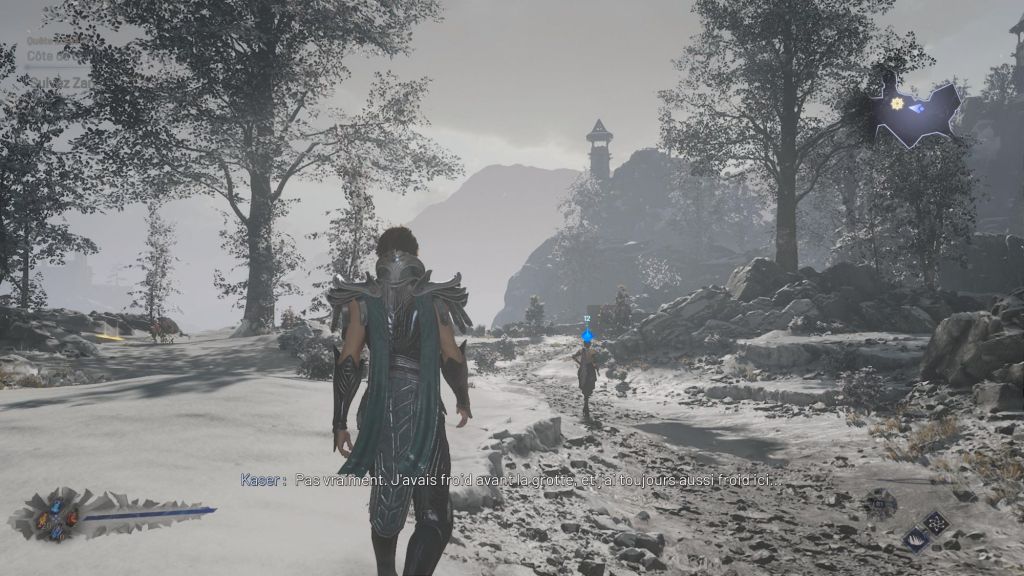The height and width of the screenshot is (576, 1024).
Task: Use the claw slash ability diamond
Action: pos(915,540)
